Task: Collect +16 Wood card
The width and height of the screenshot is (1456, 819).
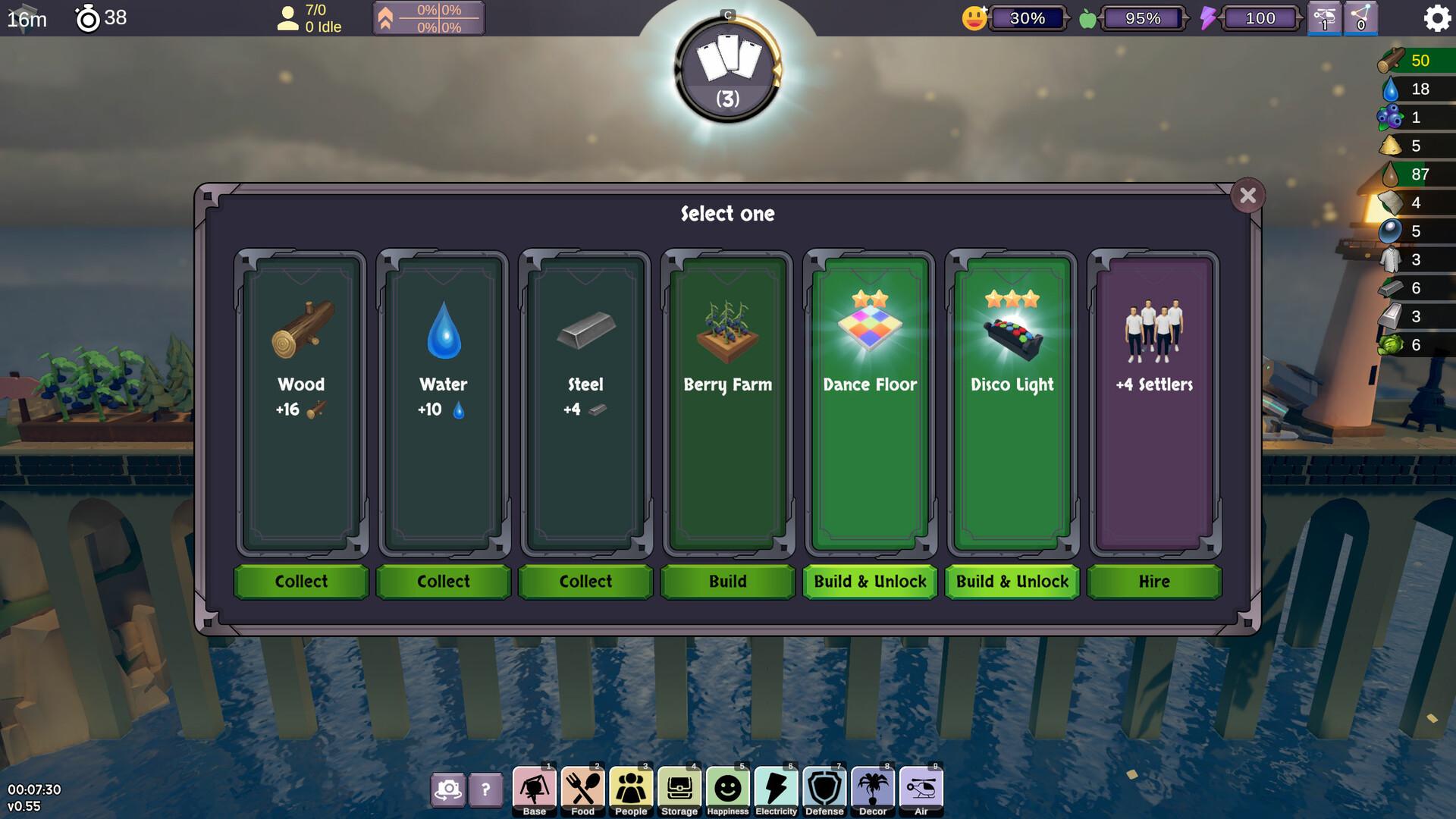Action: 300,582
